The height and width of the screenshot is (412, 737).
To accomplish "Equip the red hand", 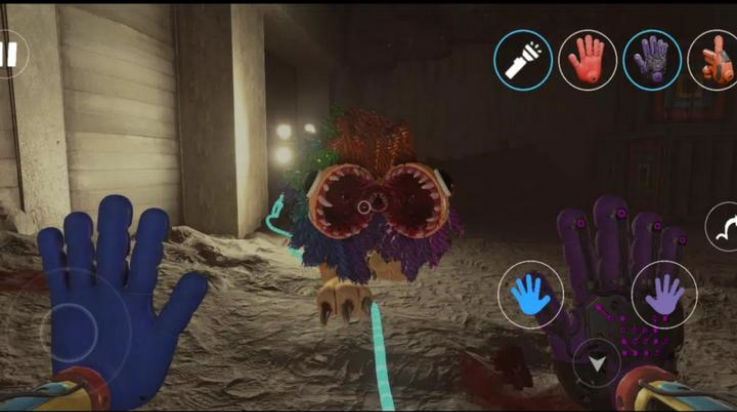I will click(587, 60).
